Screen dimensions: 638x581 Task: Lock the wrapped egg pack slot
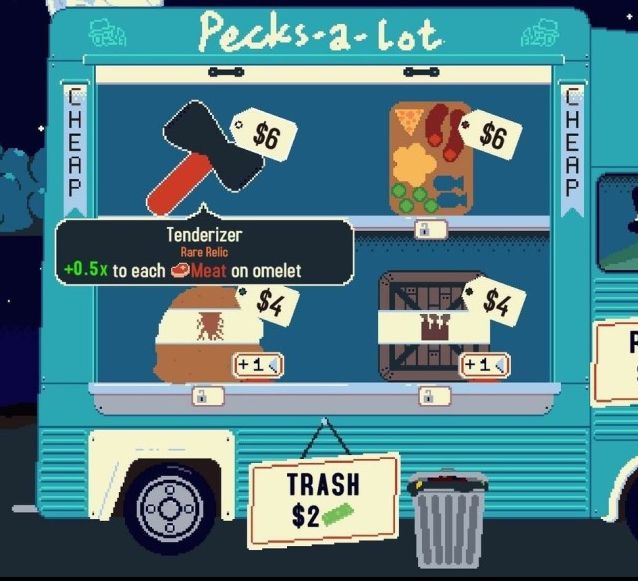(207, 397)
